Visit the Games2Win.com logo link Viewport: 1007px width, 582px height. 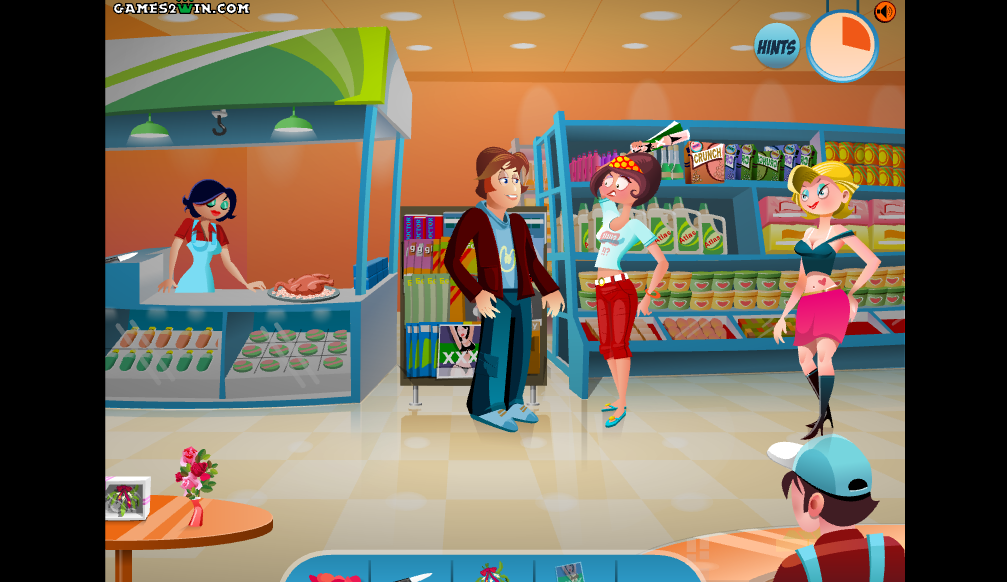(181, 8)
